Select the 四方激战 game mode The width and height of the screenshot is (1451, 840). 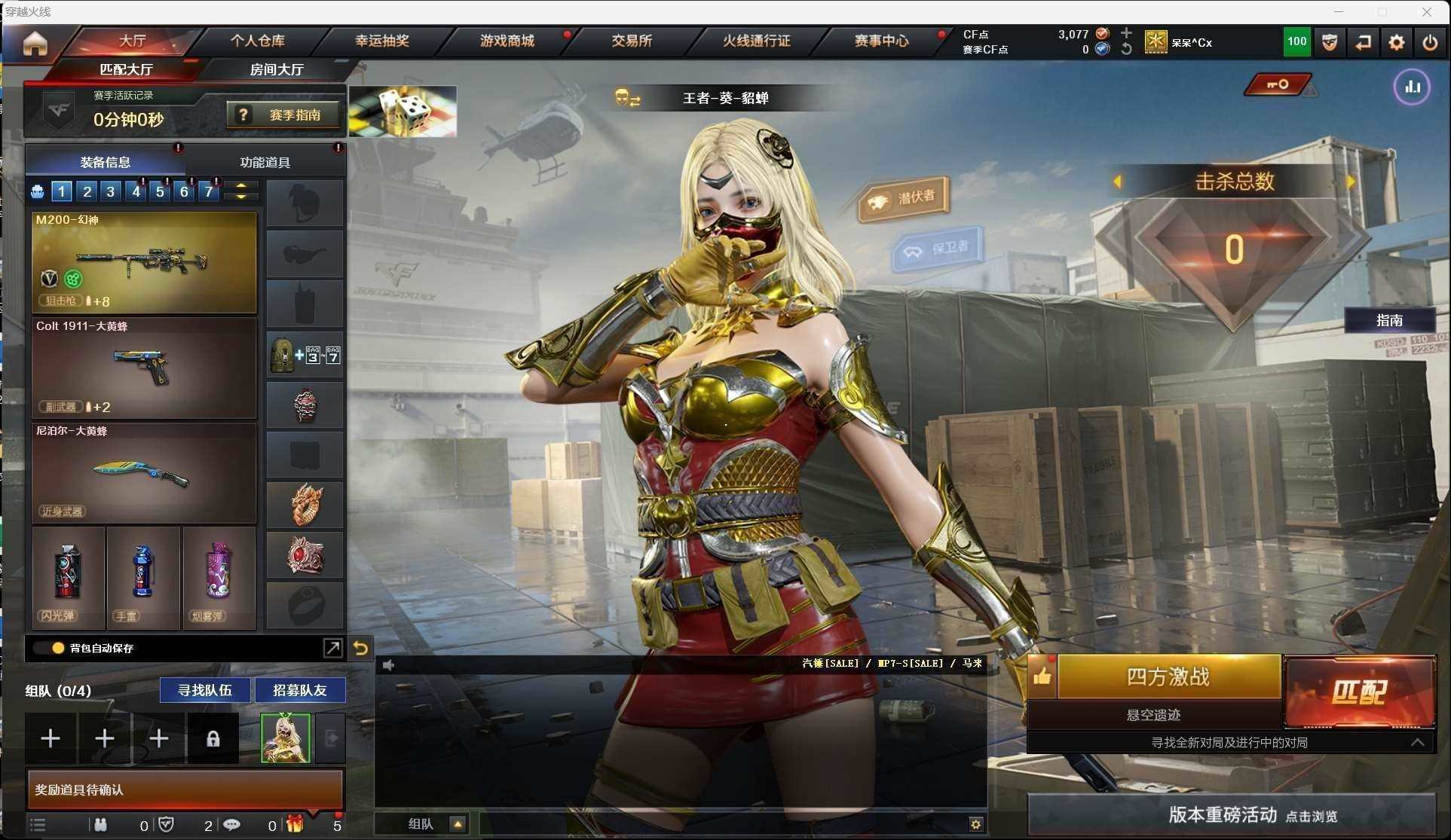pyautogui.click(x=1168, y=677)
